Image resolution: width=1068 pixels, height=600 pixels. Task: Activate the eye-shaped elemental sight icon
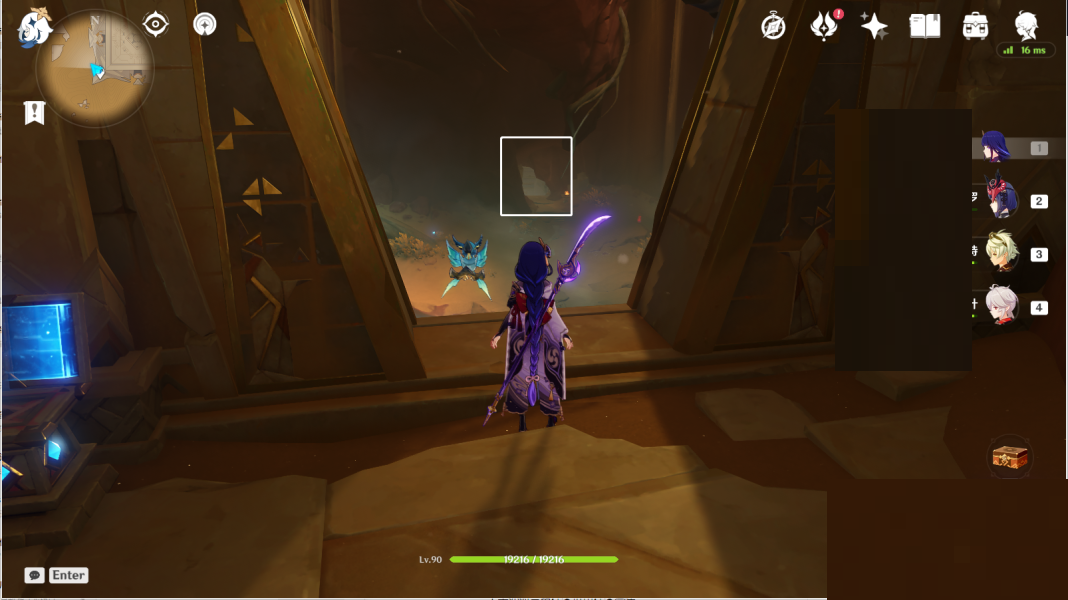pos(156,24)
